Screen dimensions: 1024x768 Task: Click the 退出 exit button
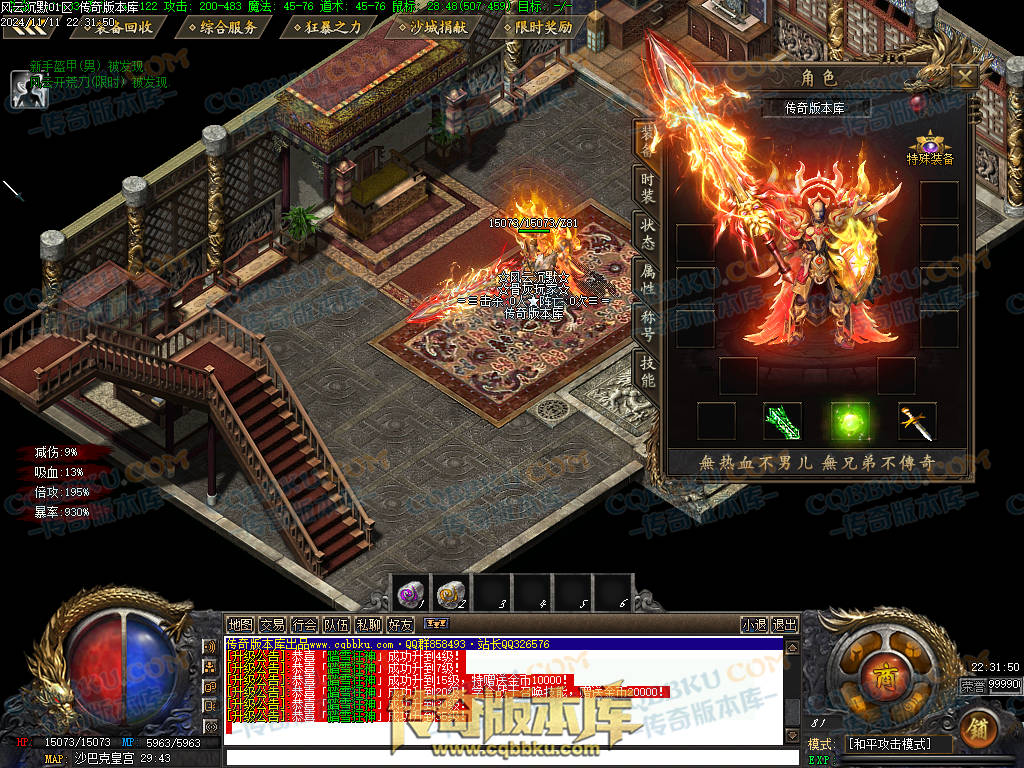(x=785, y=625)
